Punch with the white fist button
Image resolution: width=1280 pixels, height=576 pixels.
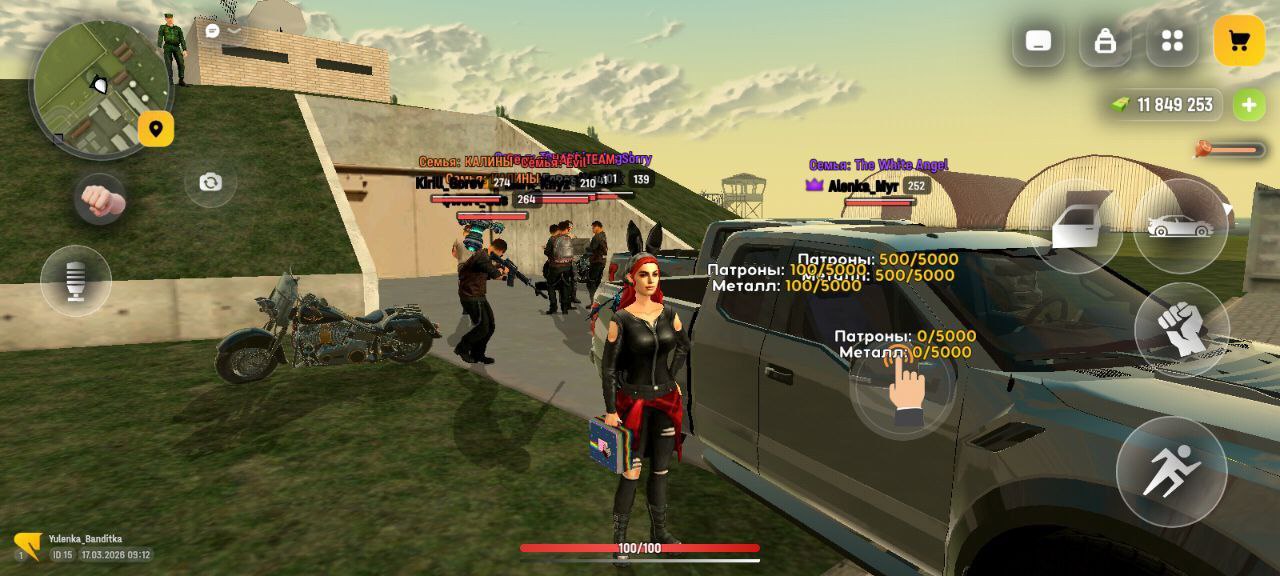(1182, 329)
